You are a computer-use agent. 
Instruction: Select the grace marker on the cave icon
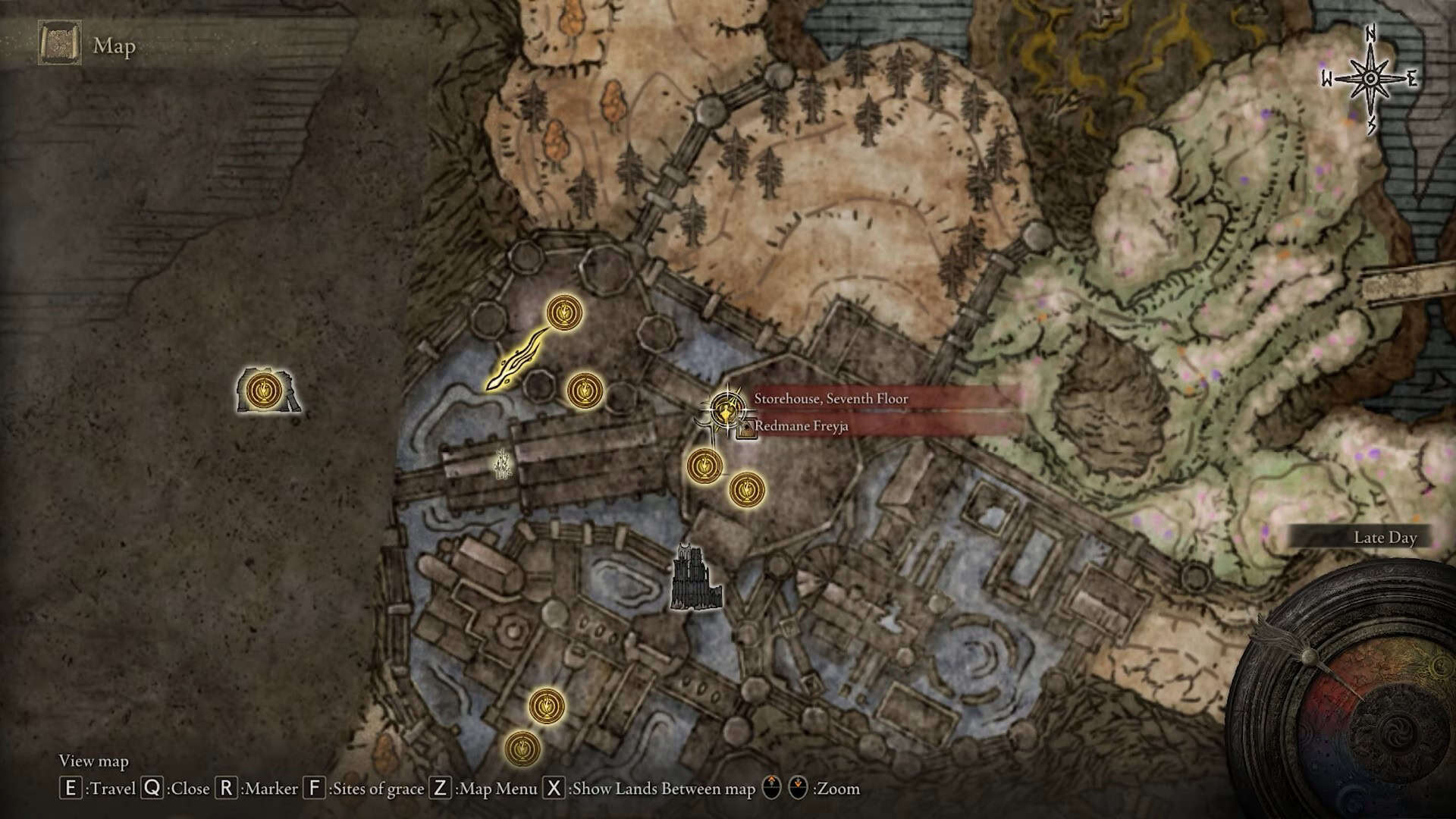265,391
